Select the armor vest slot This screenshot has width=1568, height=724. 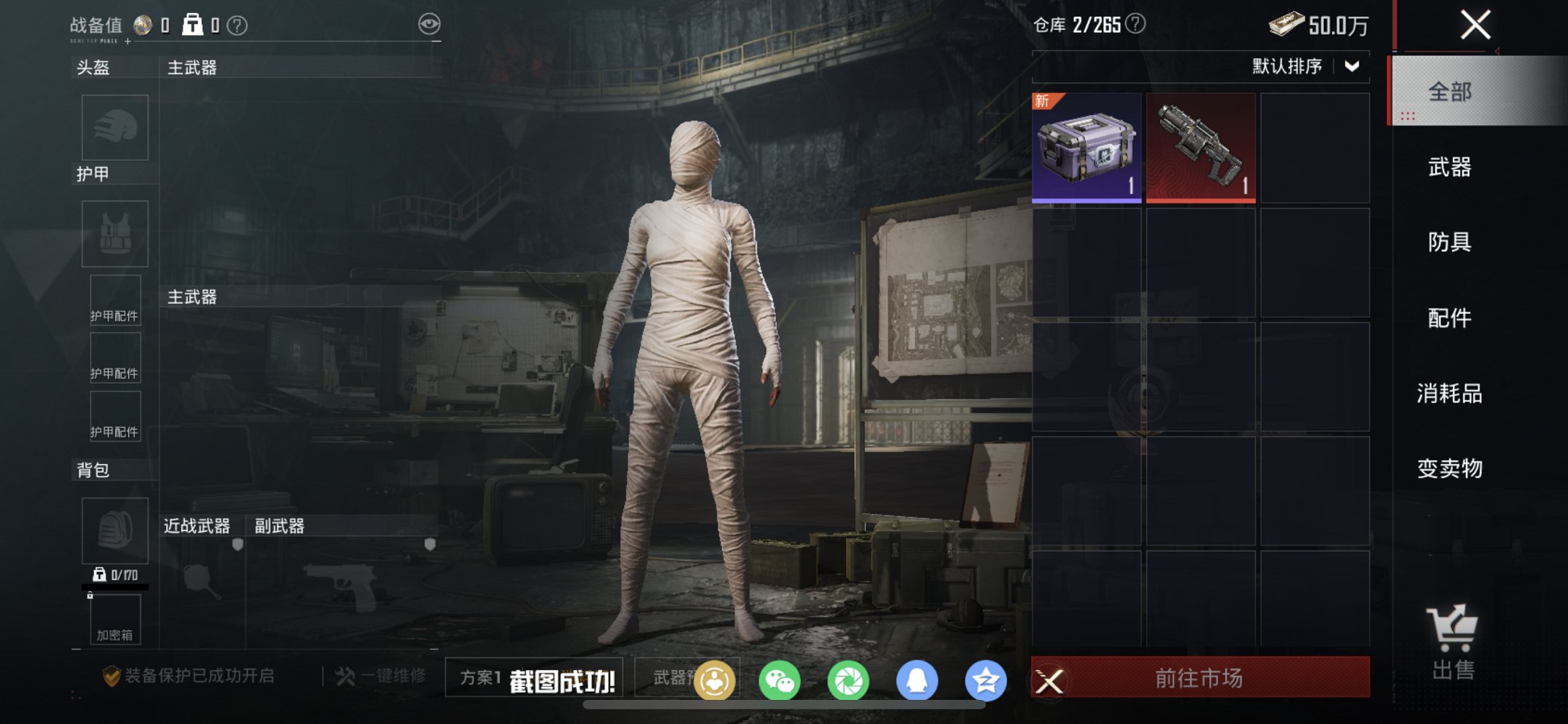click(114, 233)
